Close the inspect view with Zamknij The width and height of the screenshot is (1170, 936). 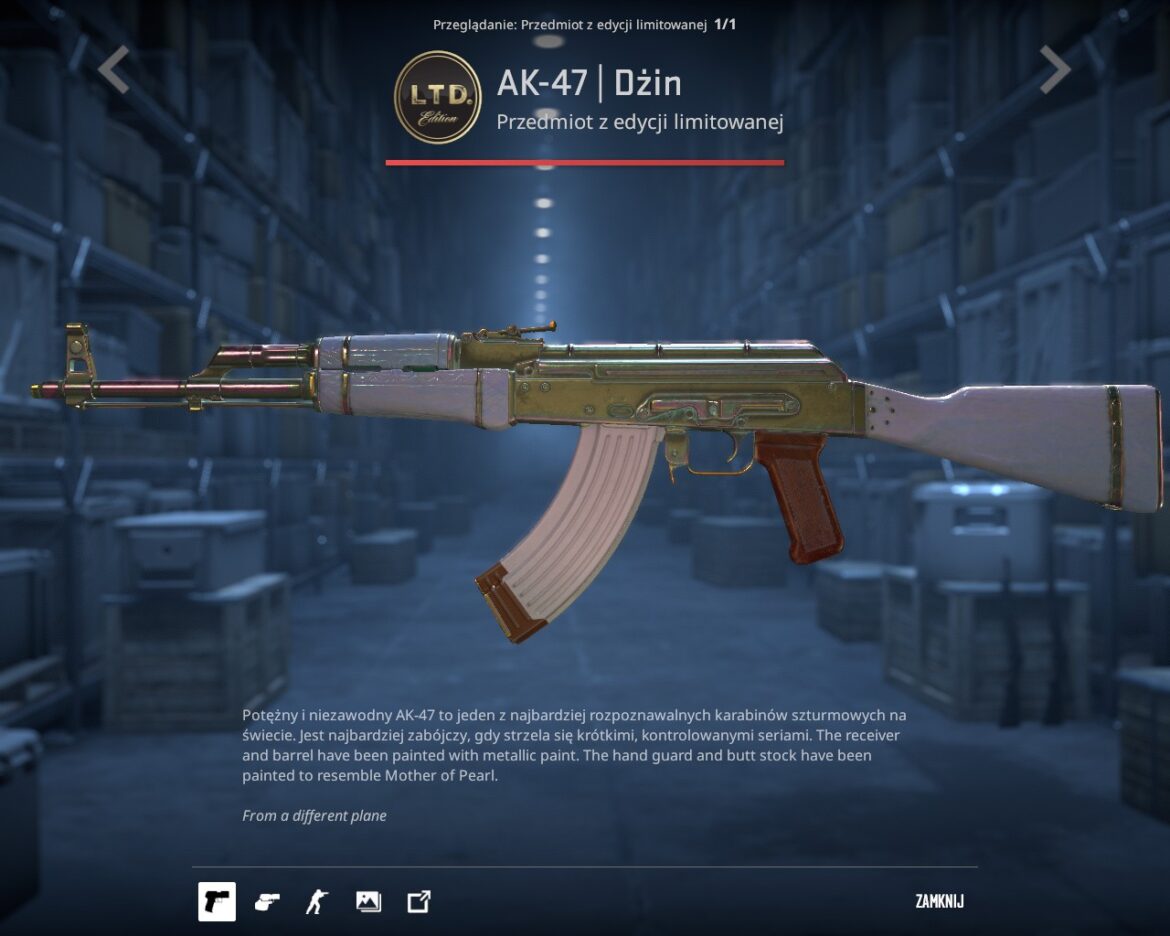[939, 902]
